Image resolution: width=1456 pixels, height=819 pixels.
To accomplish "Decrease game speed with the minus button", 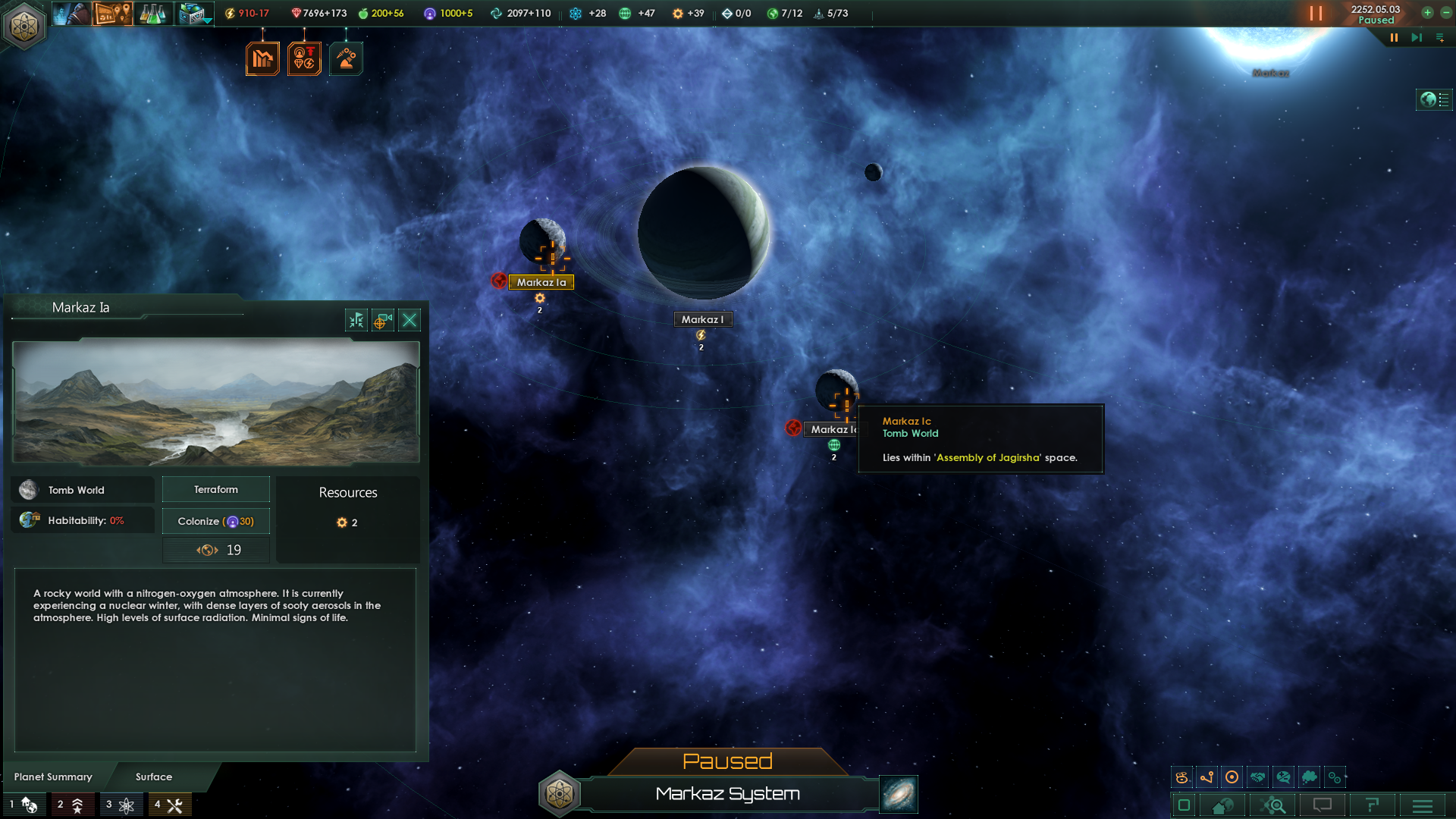I will (x=1445, y=12).
